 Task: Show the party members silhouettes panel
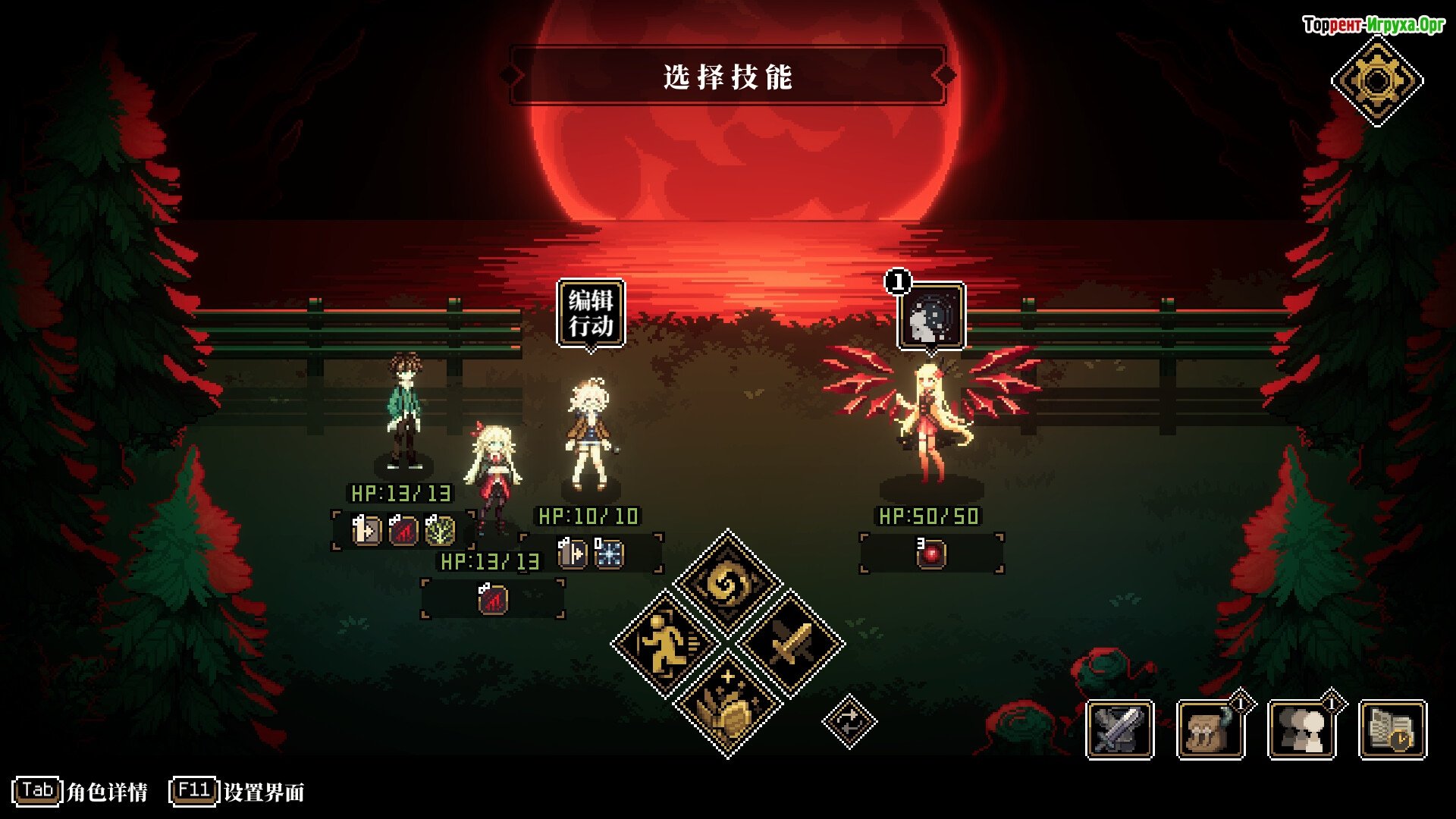pos(1301,730)
